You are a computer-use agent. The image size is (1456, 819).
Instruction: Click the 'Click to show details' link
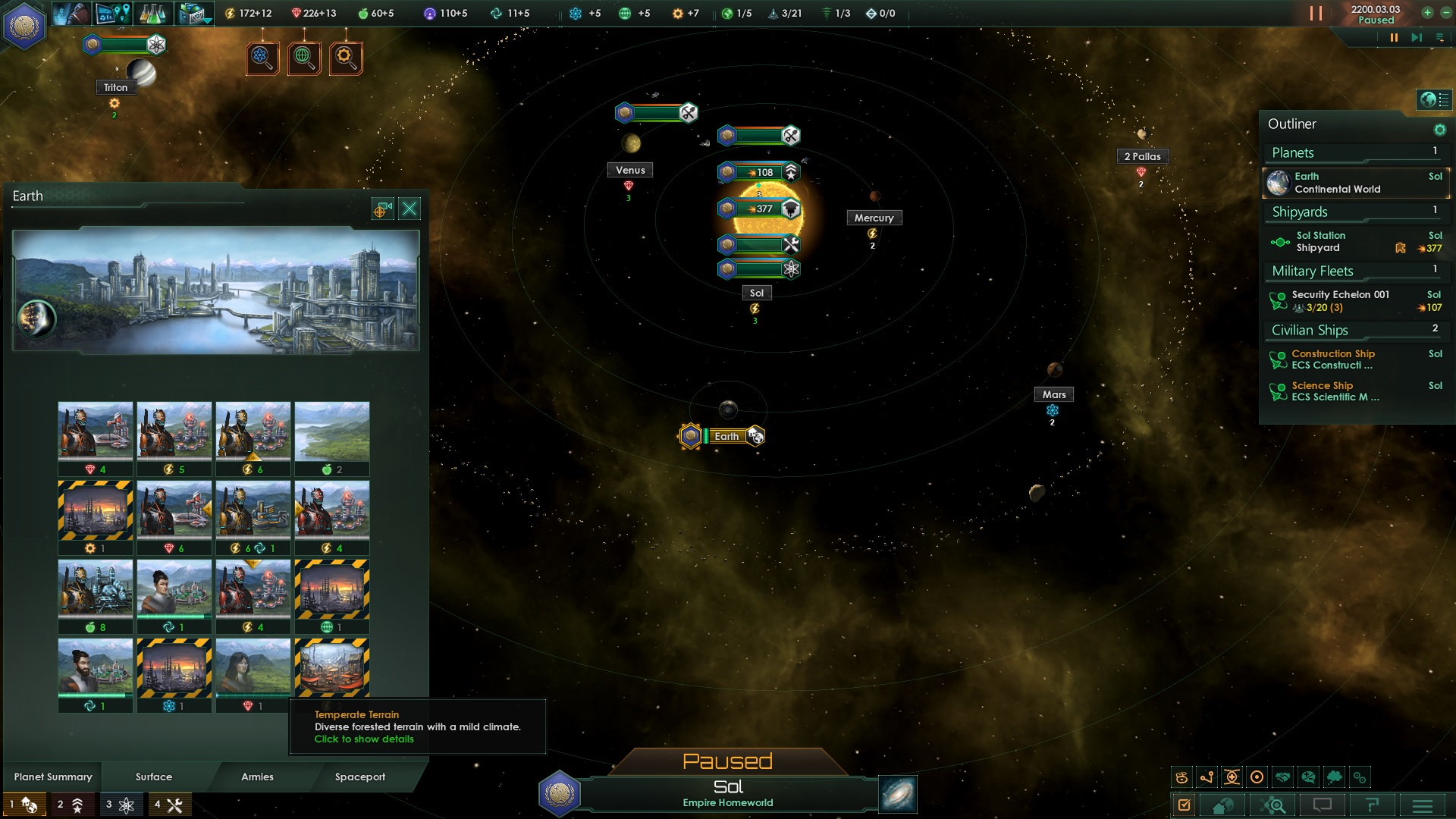tap(364, 739)
